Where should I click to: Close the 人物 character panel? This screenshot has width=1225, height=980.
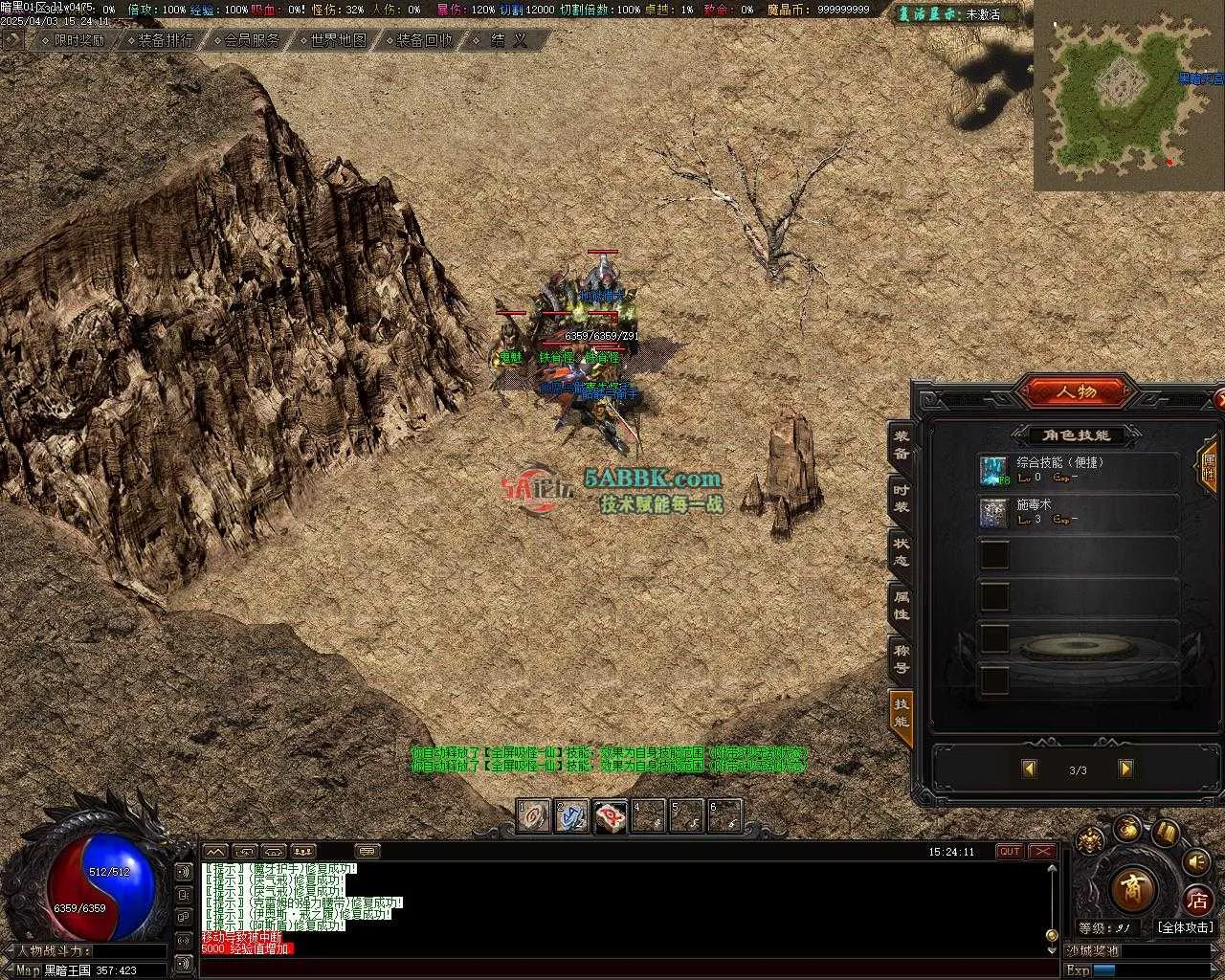(x=1218, y=396)
